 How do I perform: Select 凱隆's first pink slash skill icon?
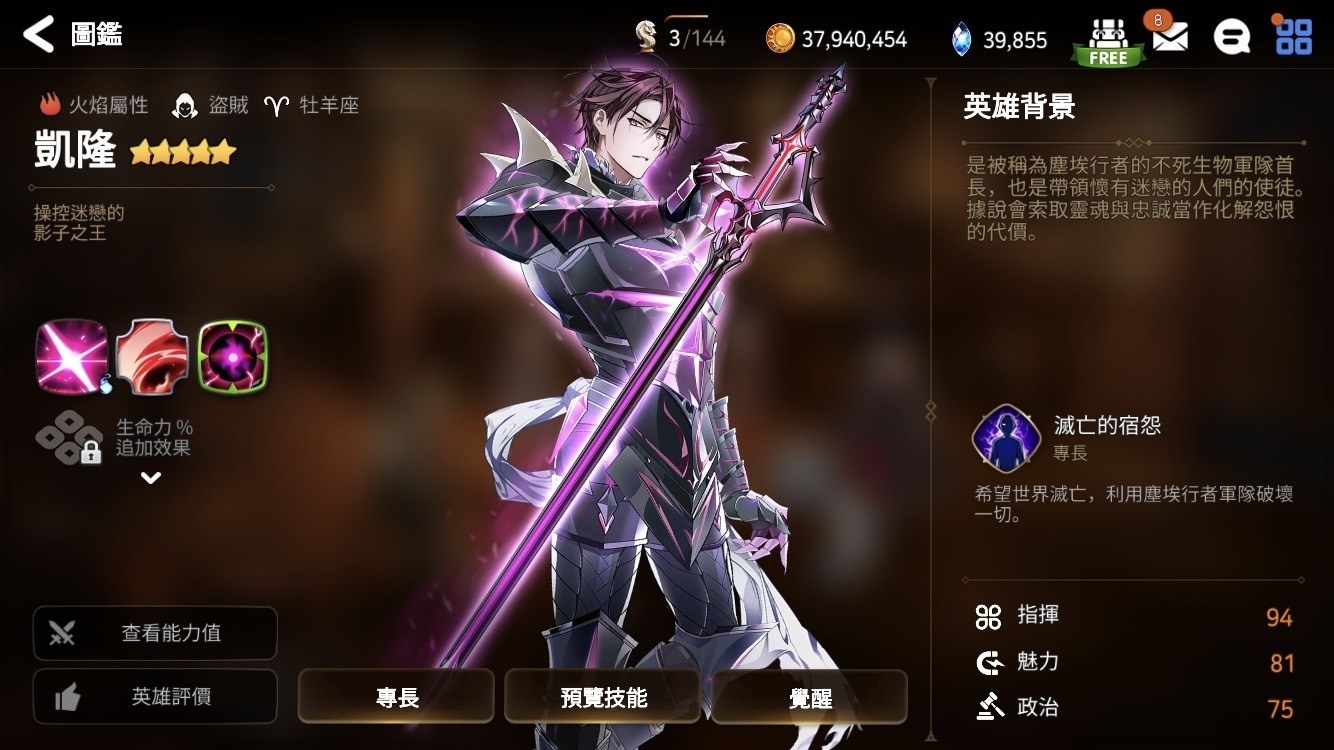click(x=69, y=357)
